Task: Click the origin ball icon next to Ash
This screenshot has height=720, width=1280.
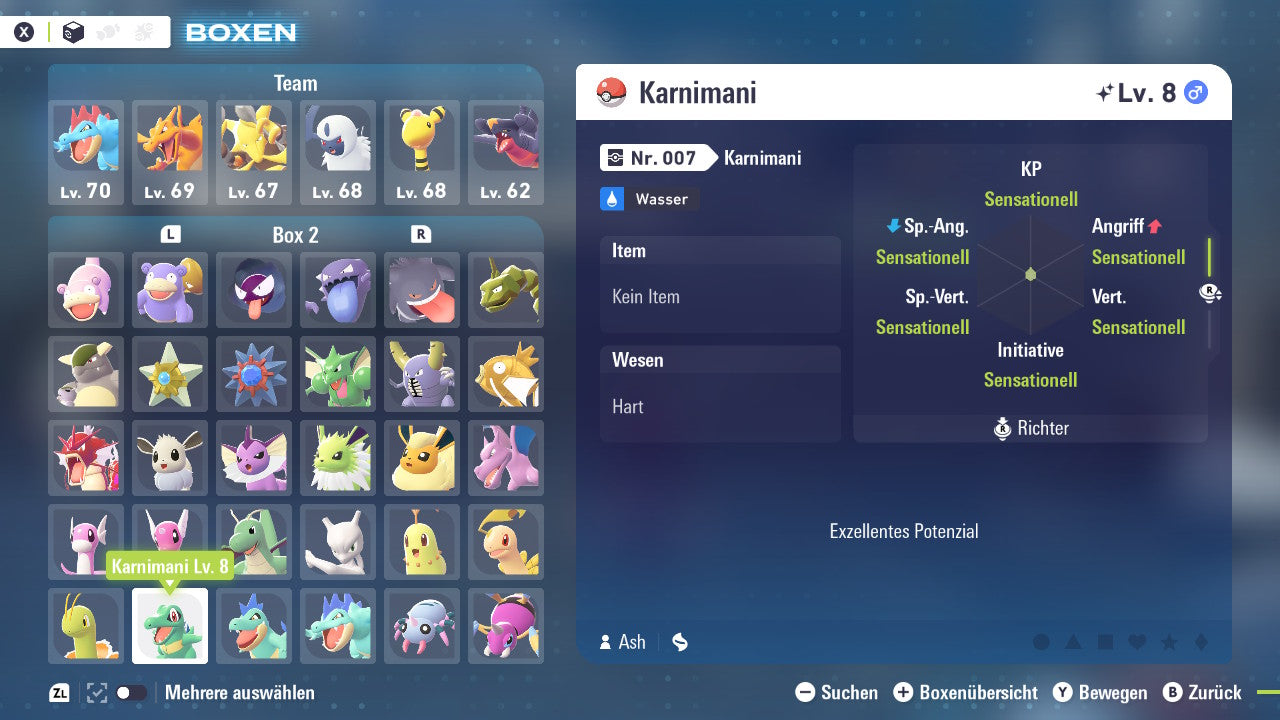Action: click(x=680, y=642)
